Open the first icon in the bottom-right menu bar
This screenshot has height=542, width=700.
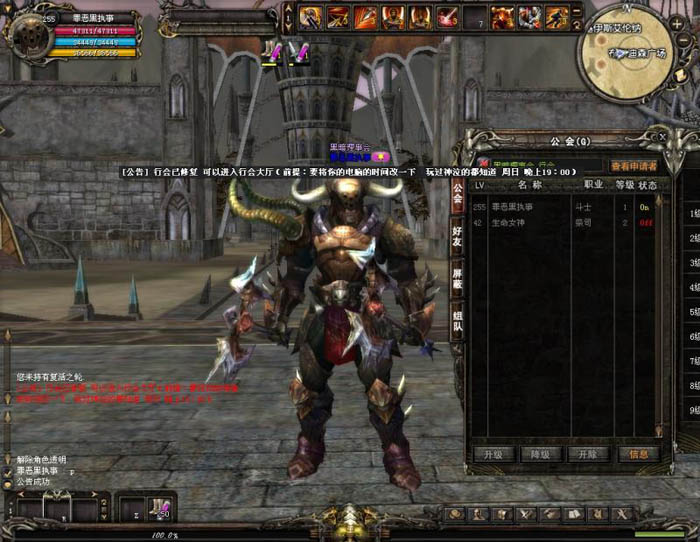[456, 513]
